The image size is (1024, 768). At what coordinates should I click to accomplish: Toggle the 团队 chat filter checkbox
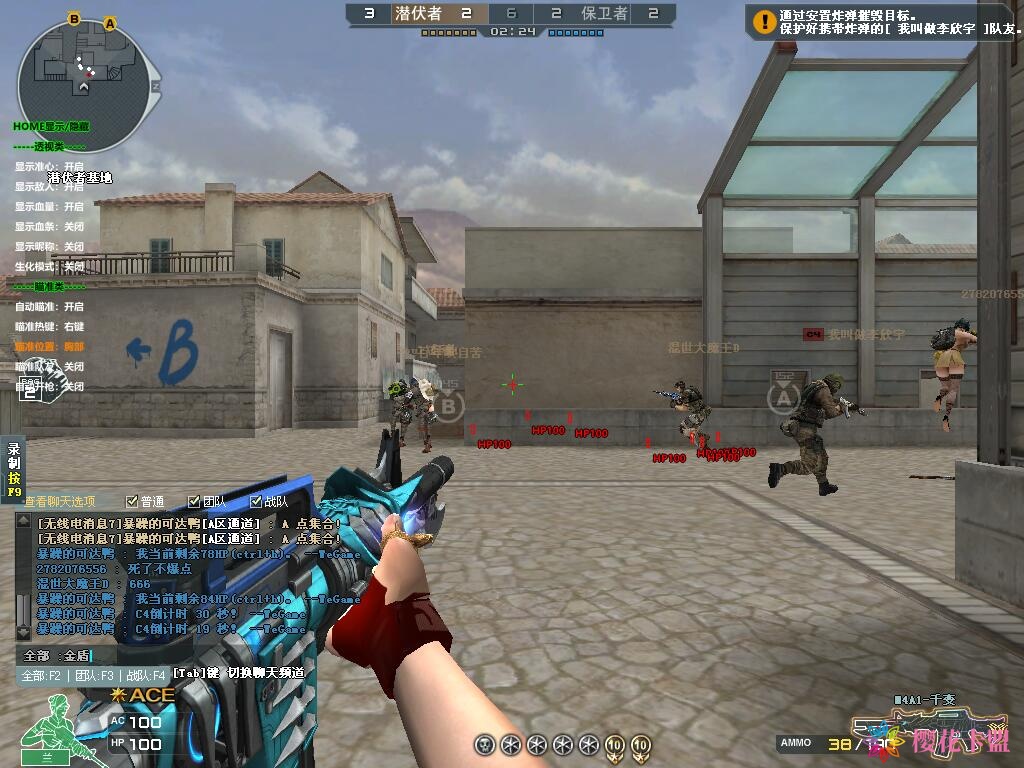(194, 502)
